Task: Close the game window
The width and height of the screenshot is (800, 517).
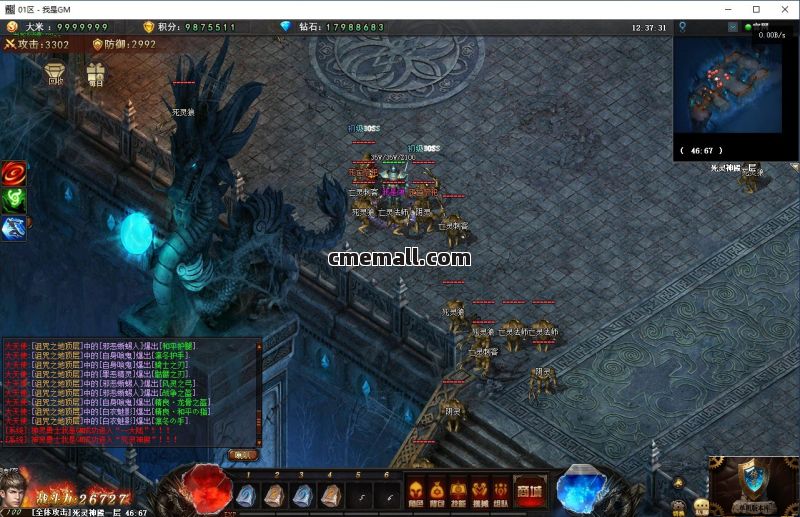Action: pos(782,8)
